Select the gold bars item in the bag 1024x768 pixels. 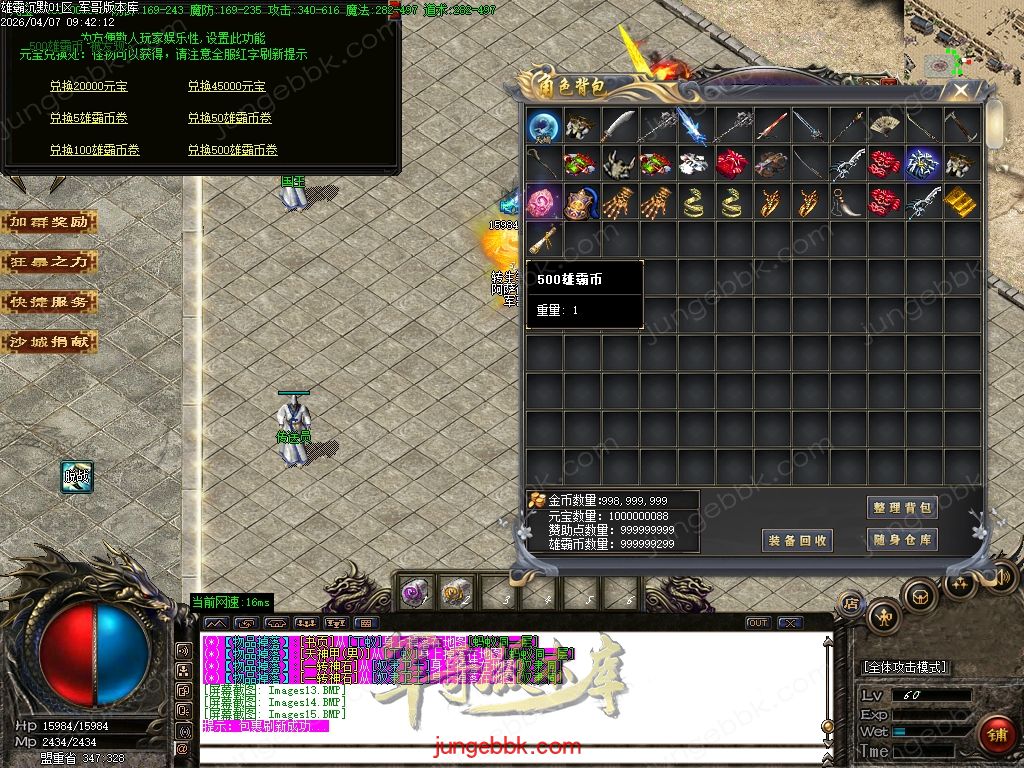(961, 202)
